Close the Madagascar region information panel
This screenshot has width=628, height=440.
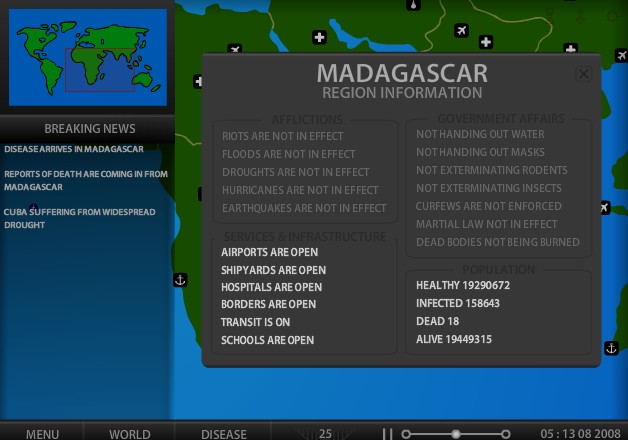coord(584,74)
